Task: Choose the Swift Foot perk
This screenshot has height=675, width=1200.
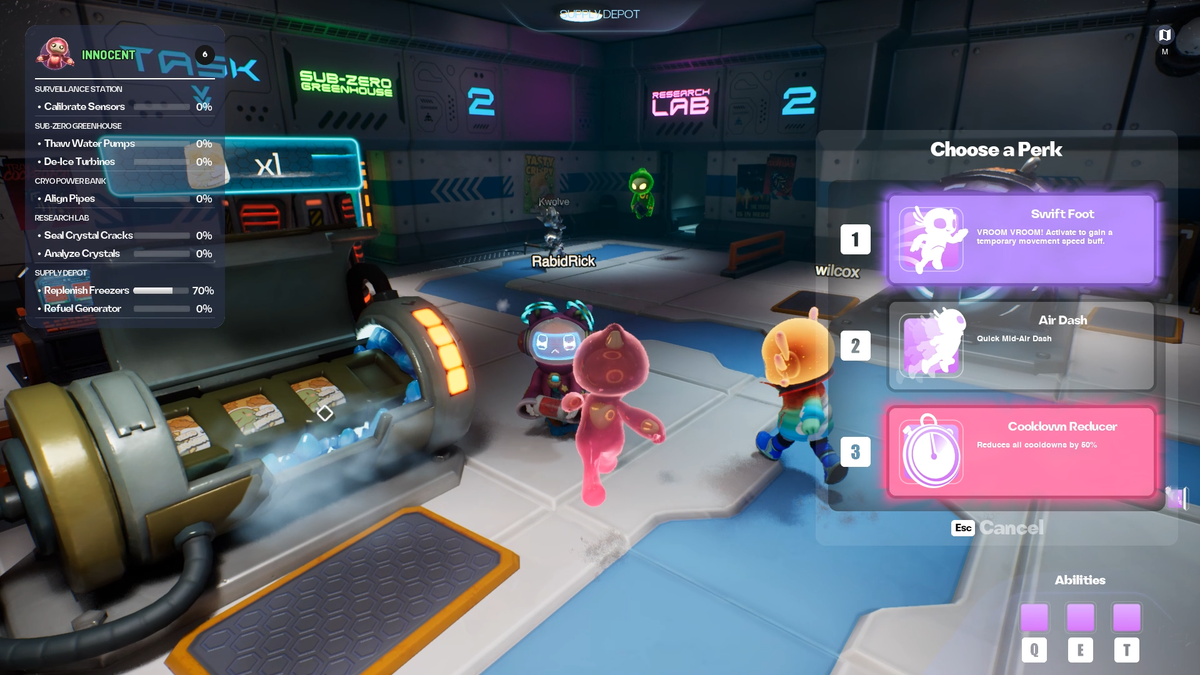Action: [x=1021, y=239]
